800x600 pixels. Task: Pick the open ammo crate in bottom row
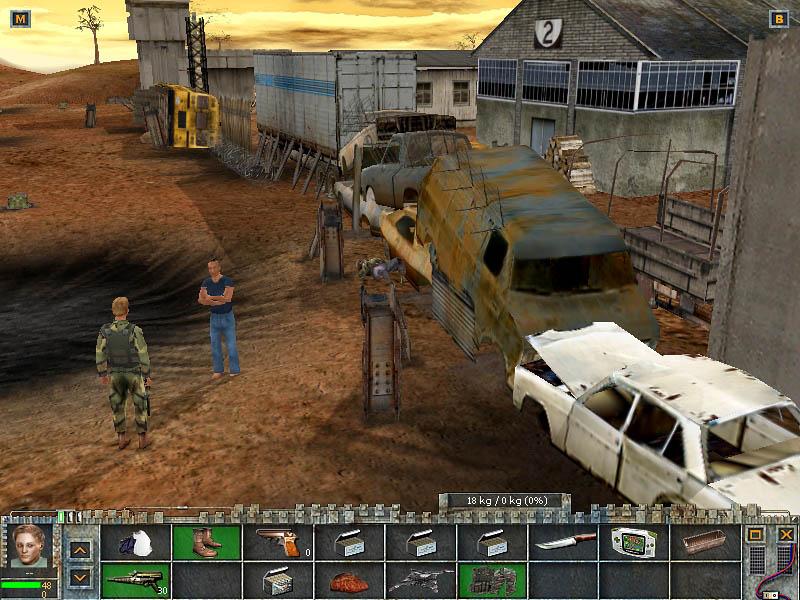point(277,580)
